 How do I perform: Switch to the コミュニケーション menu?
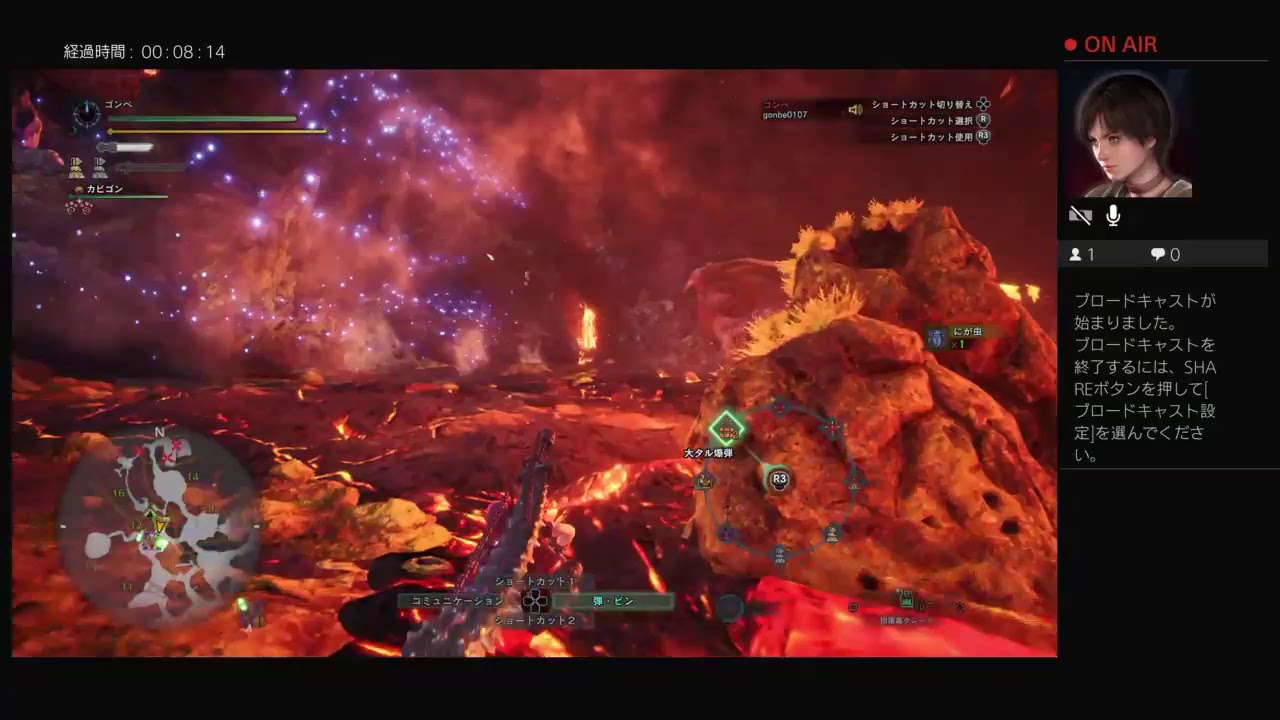[460, 601]
